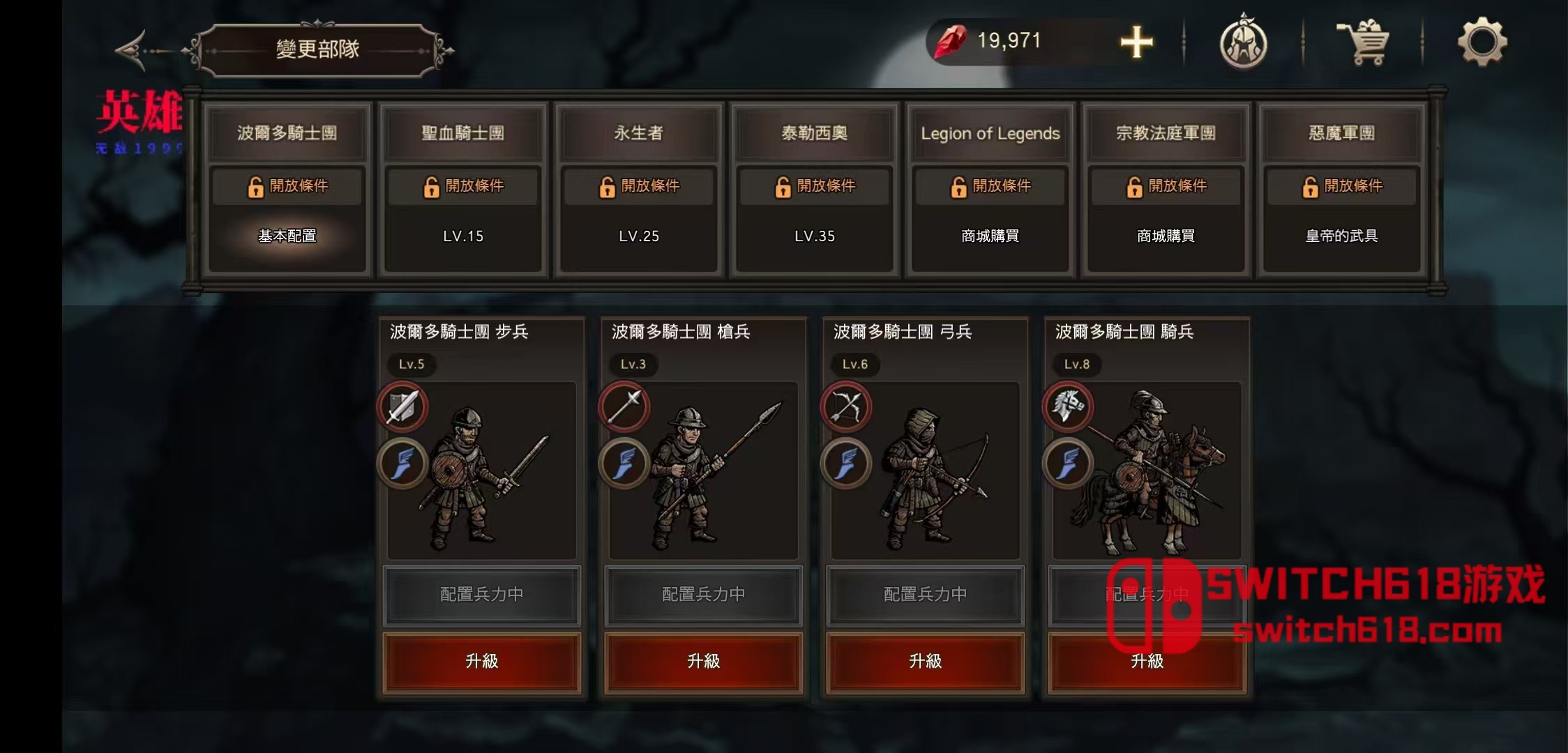The height and width of the screenshot is (753, 1568).
Task: Open settings with the gear icon
Action: point(1482,43)
